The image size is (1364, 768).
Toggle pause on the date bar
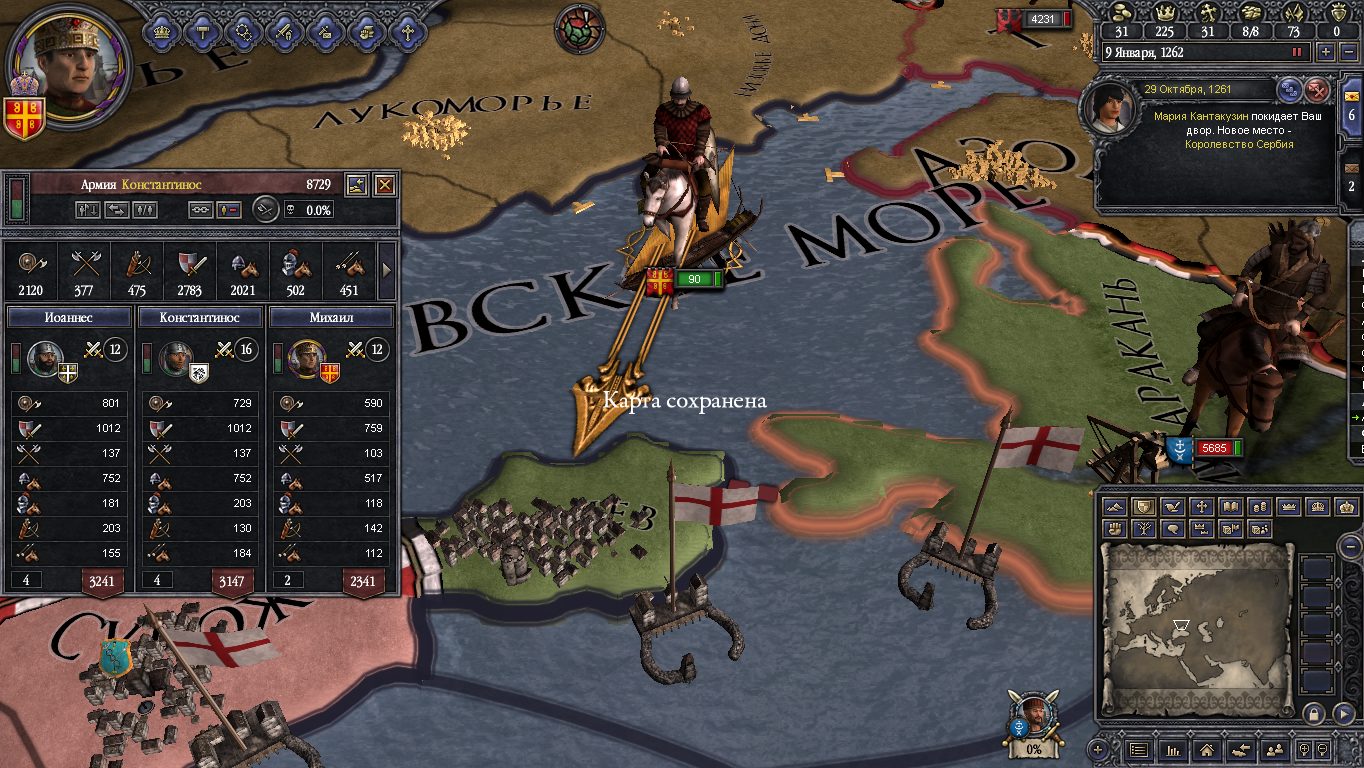pos(1298,52)
